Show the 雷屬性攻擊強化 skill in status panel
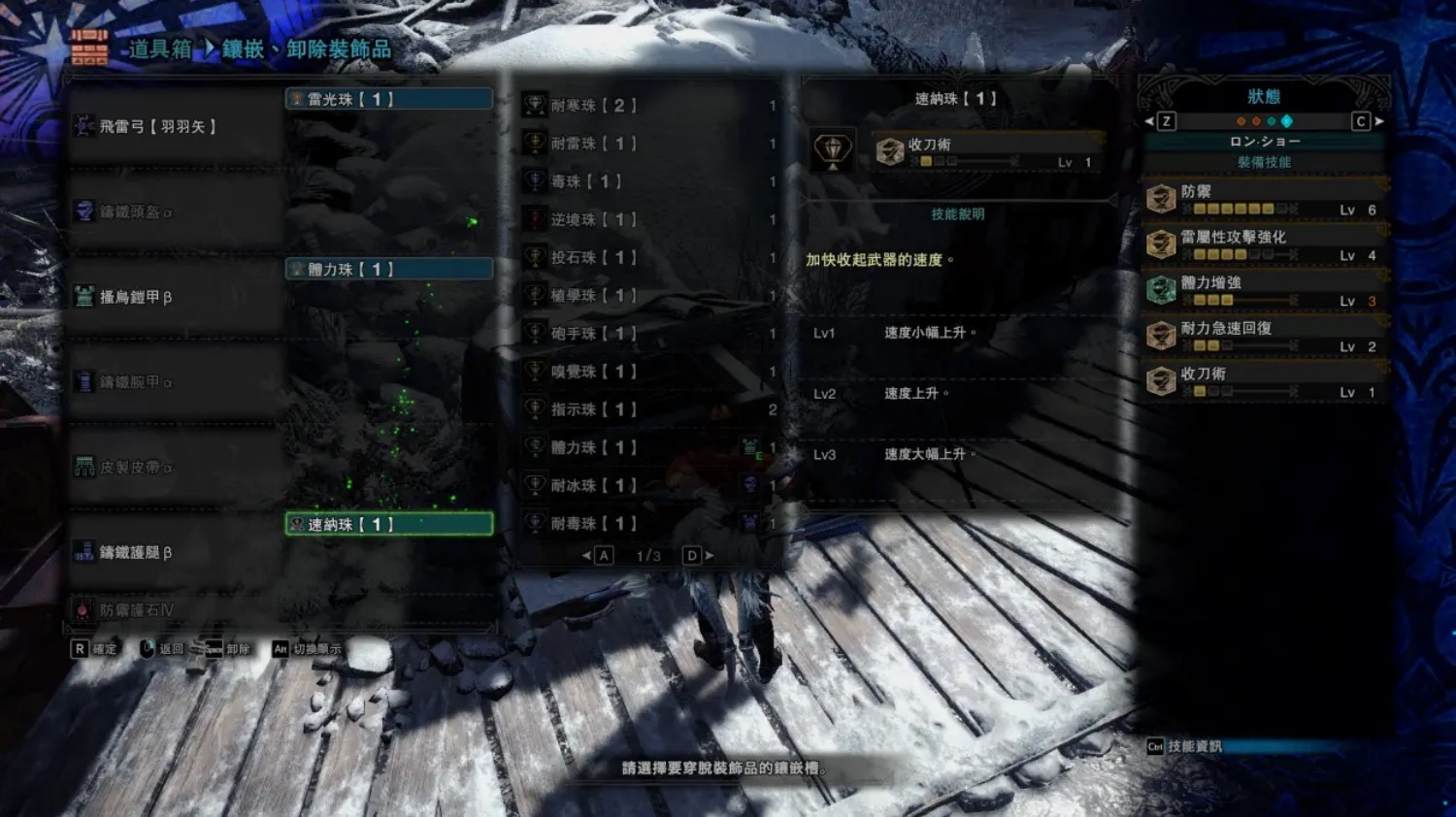Viewport: 1456px width, 817px height. point(1264,244)
